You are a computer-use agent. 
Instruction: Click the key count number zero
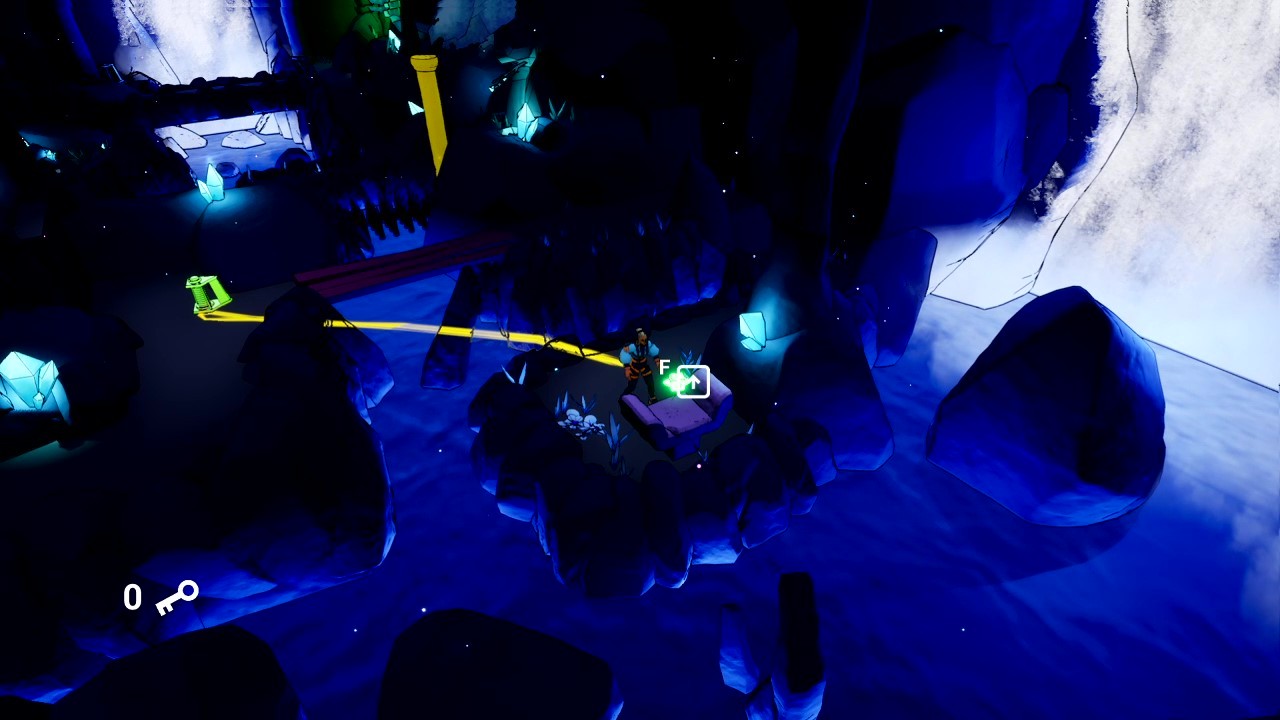[131, 596]
